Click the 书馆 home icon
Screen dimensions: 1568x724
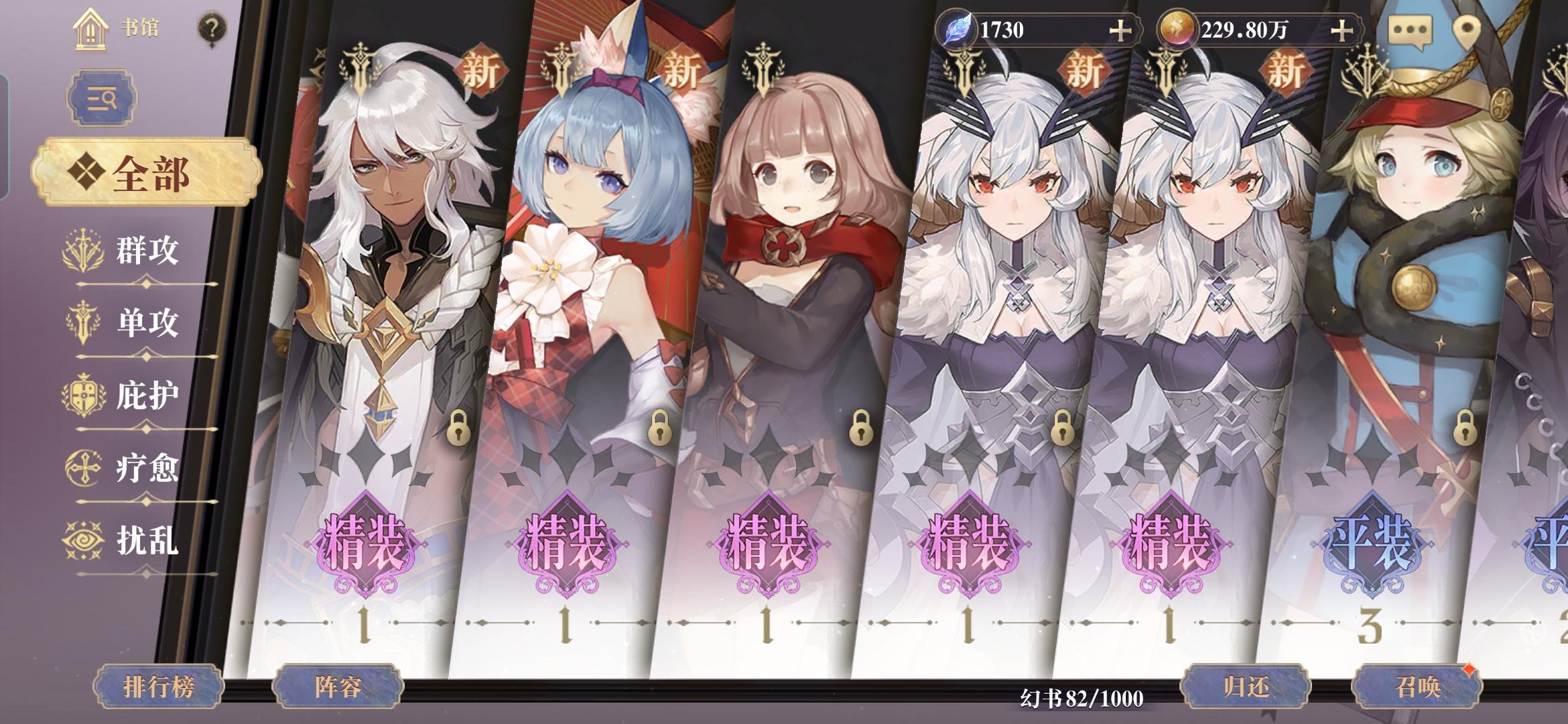pos(90,28)
